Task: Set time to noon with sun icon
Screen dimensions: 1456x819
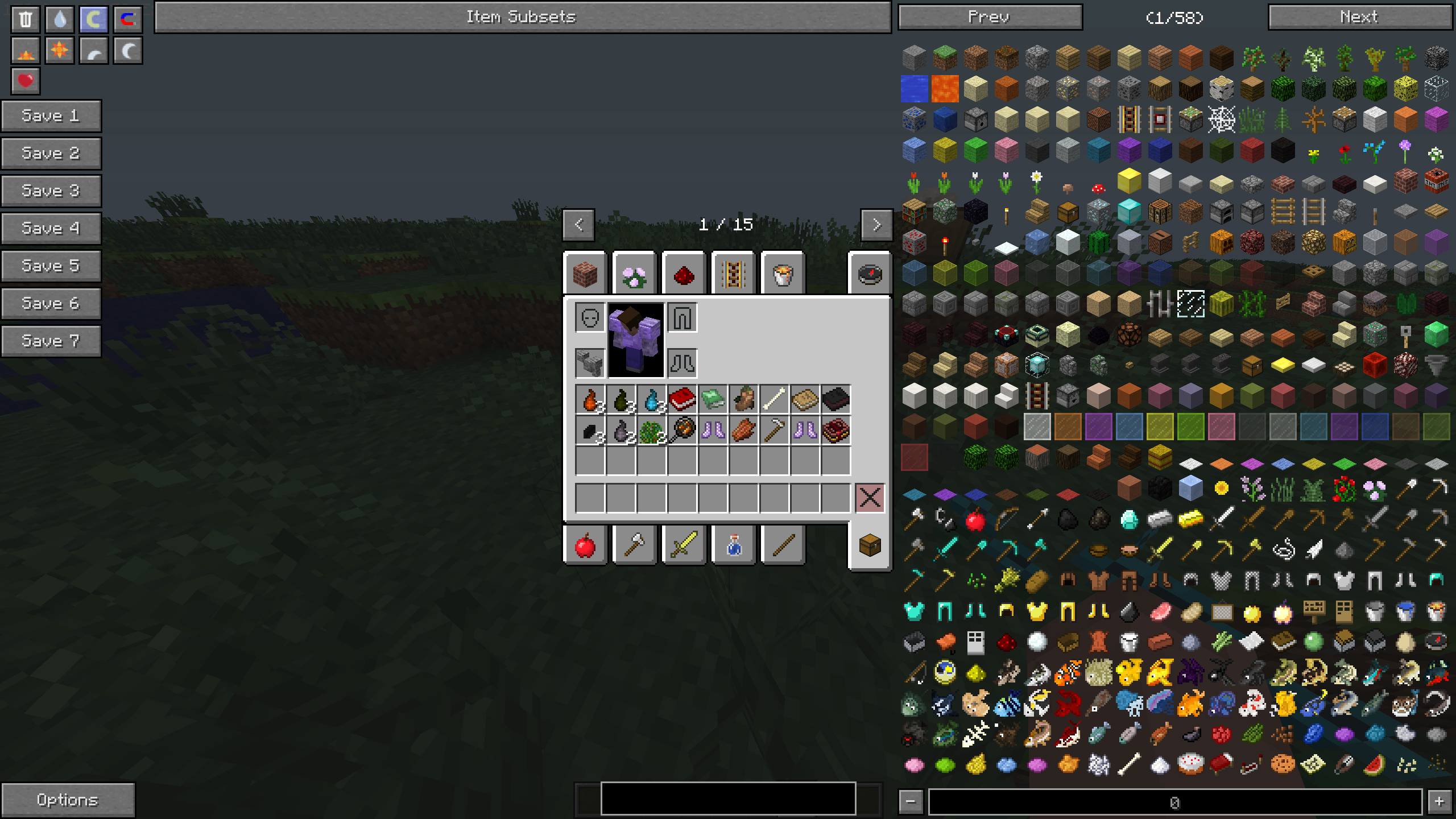Action: tap(59, 50)
